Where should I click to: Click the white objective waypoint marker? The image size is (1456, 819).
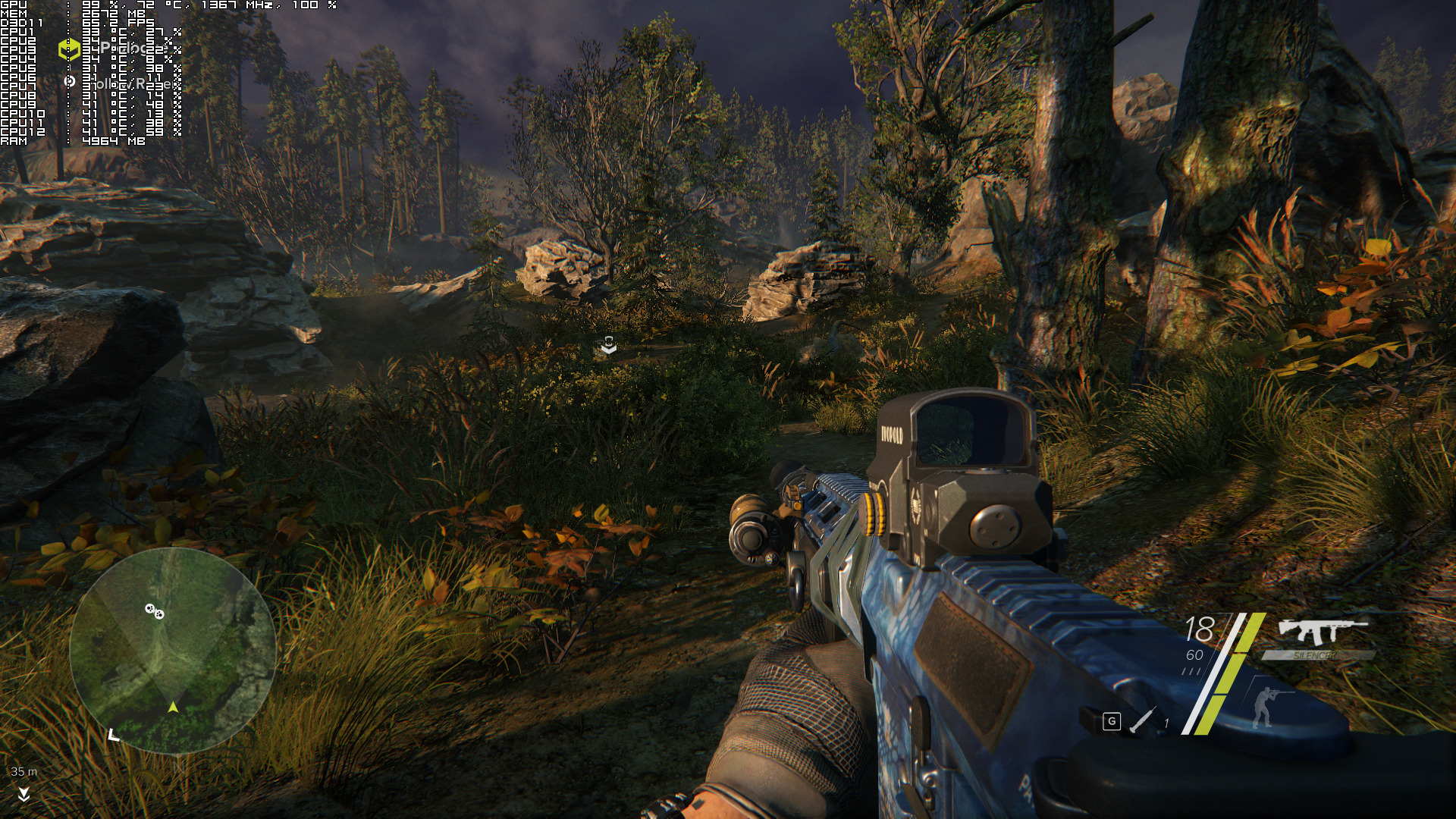click(608, 346)
